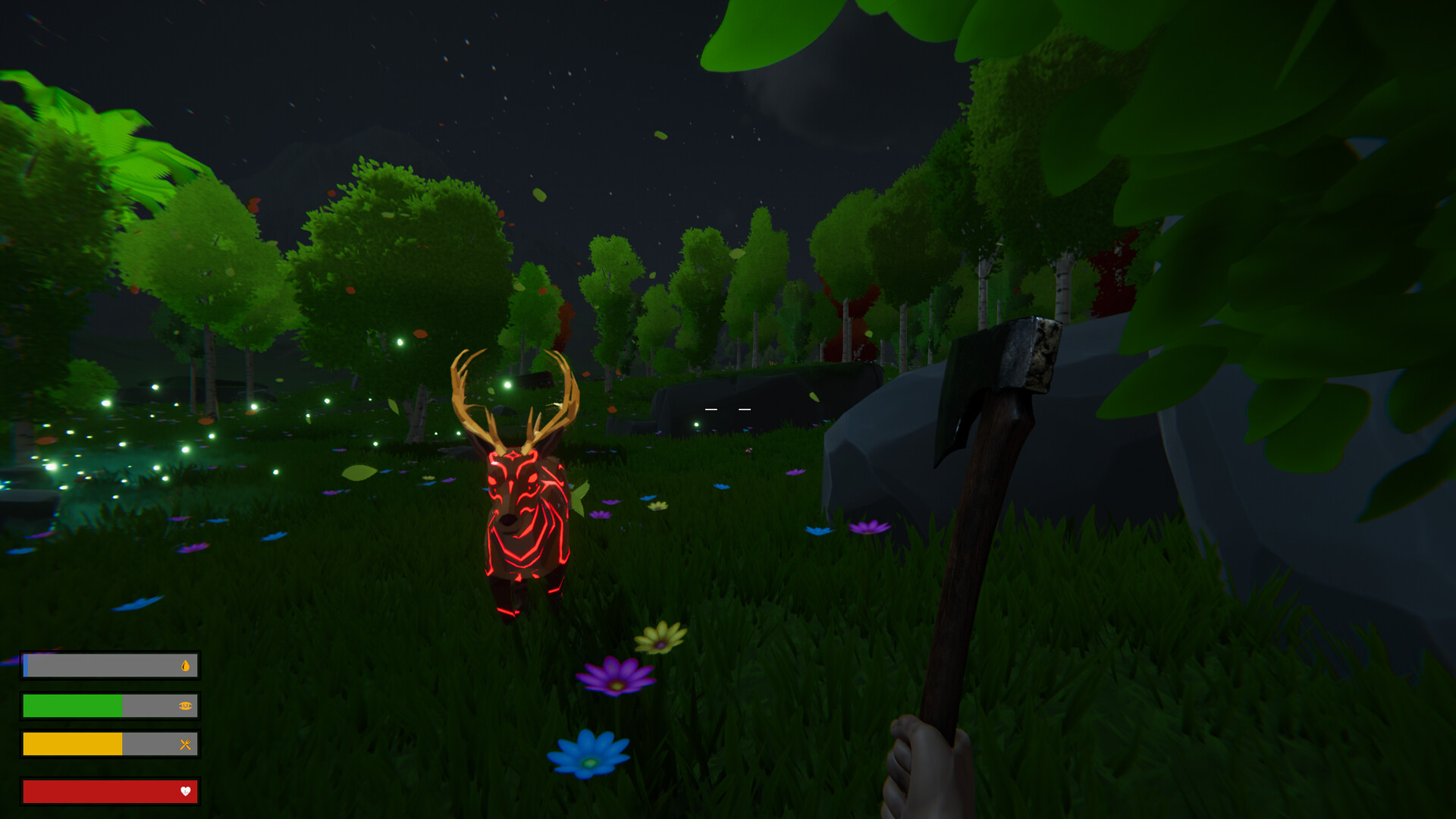Click the water droplet thirst icon

coord(184,666)
